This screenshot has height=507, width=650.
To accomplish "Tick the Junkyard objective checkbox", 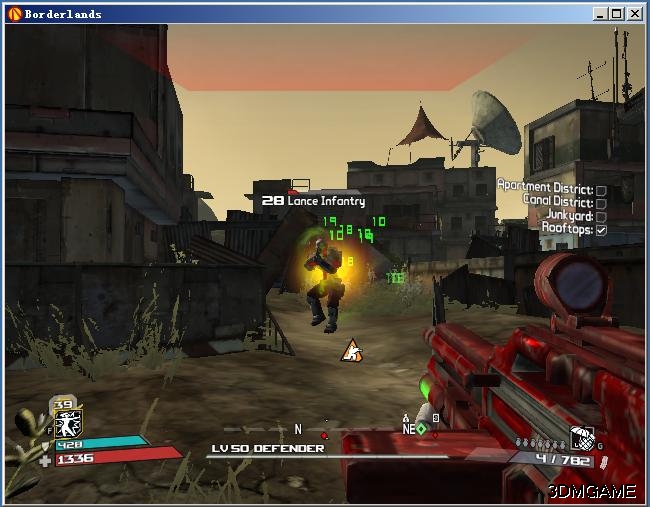I will pos(601,216).
